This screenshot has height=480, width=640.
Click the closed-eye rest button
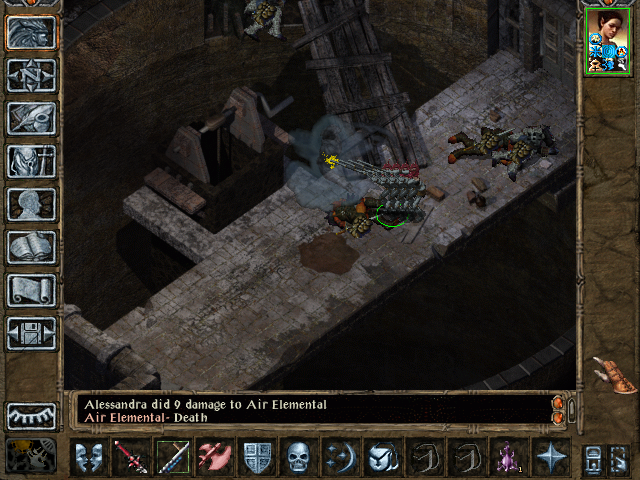(x=31, y=415)
